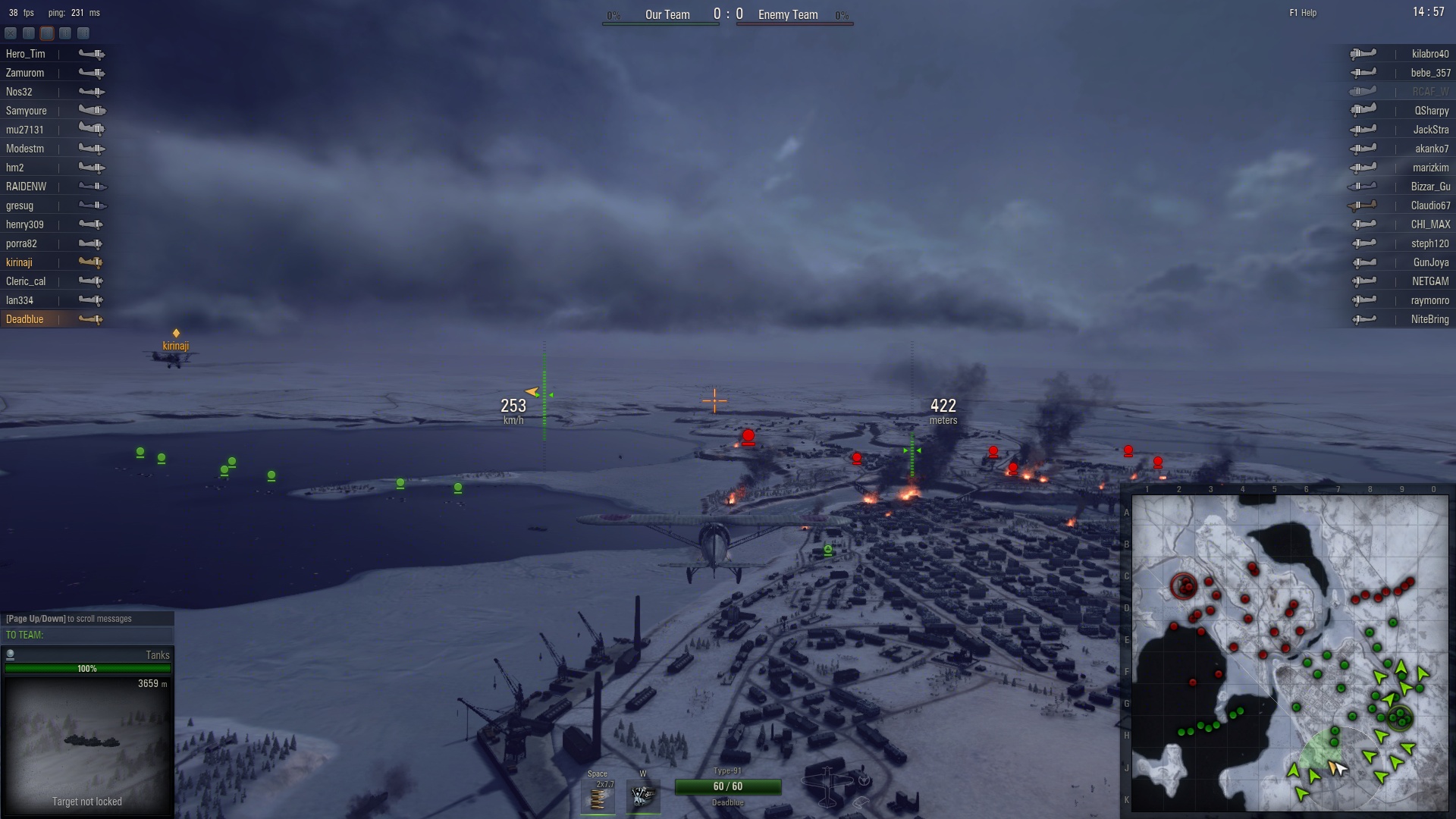The height and width of the screenshot is (819, 1456).
Task: Click the Tanks target camera panel
Action: tap(87, 739)
